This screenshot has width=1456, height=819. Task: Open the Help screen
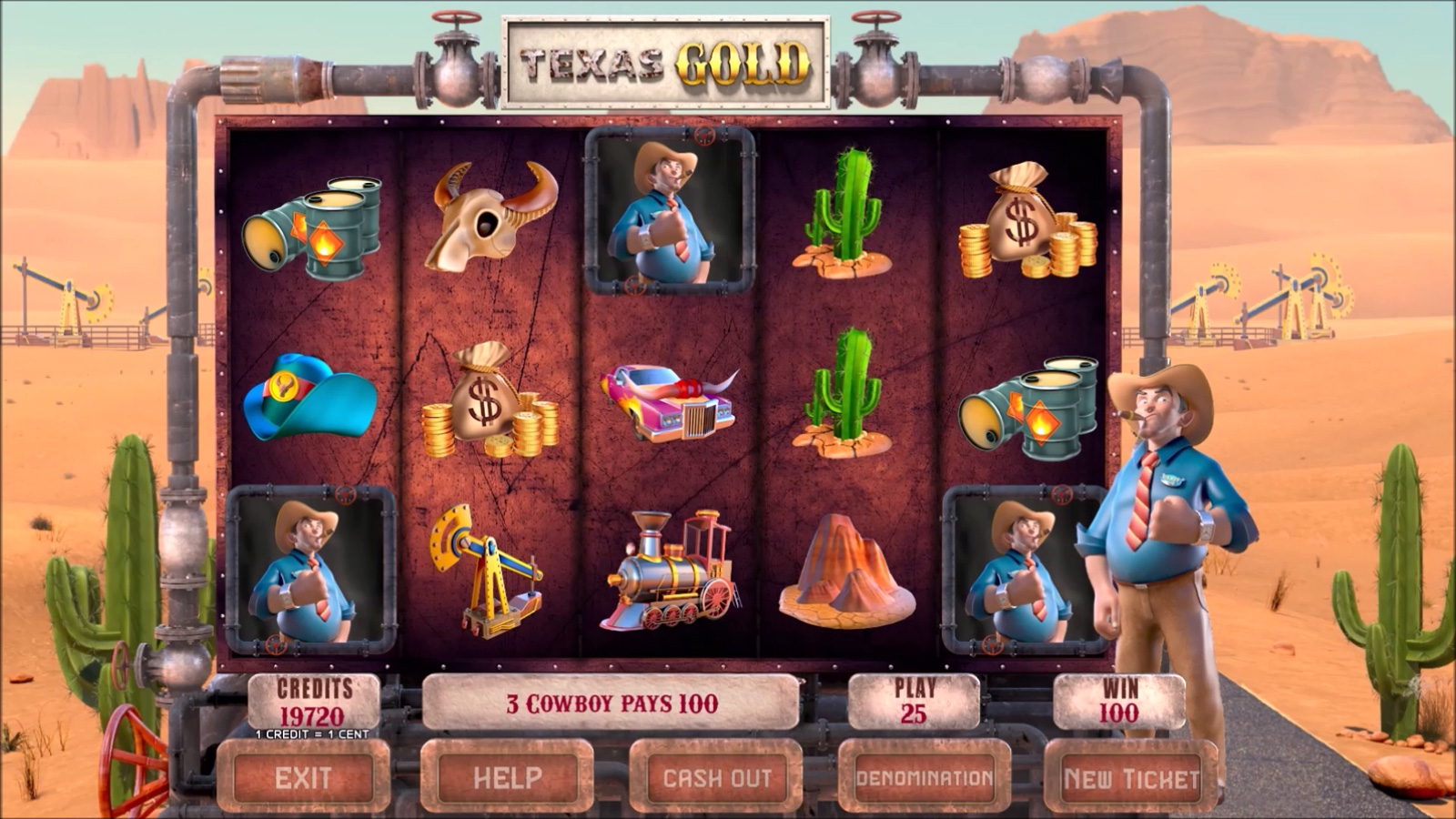pos(507,778)
